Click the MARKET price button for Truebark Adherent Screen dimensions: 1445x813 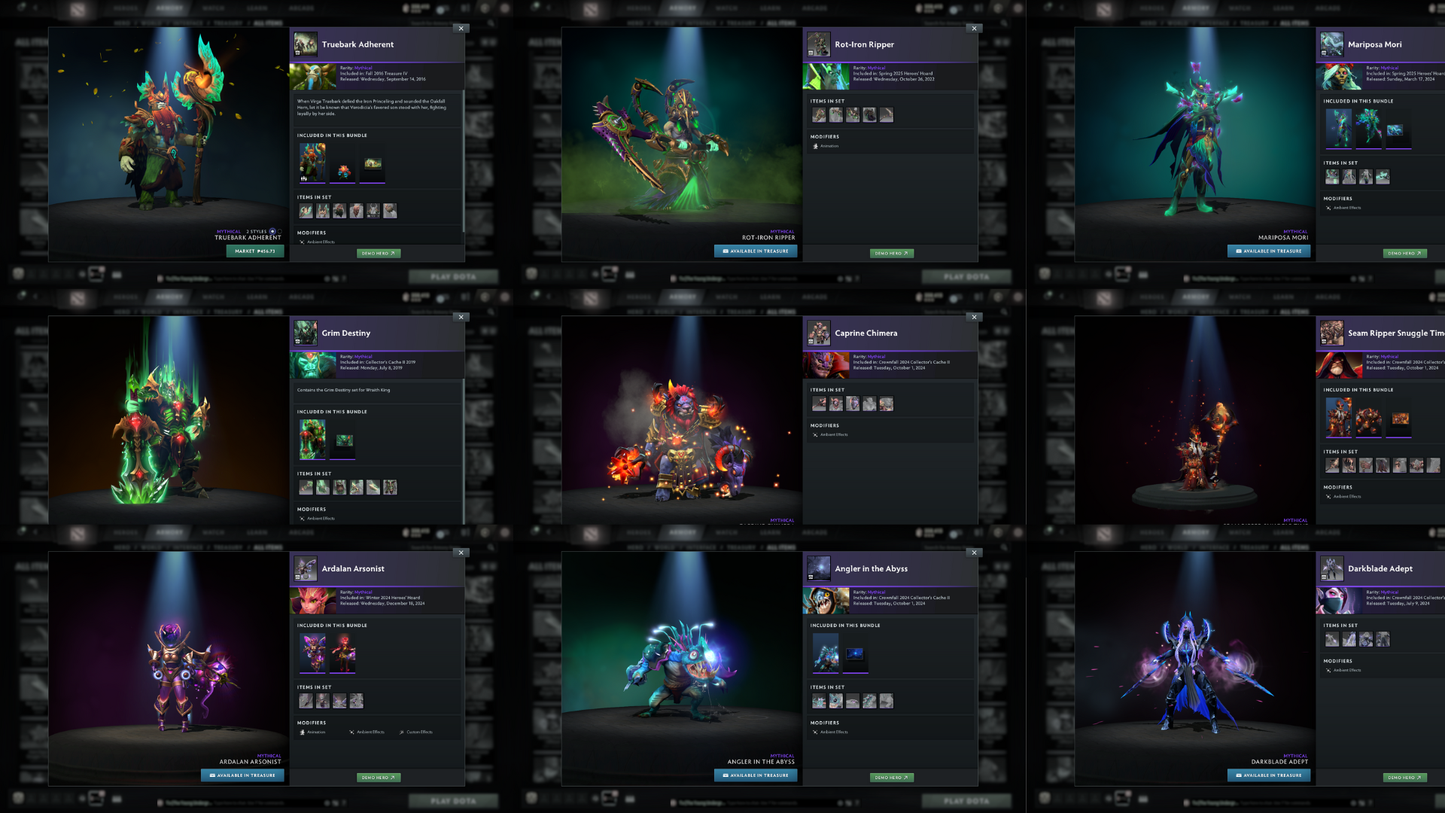click(x=257, y=251)
